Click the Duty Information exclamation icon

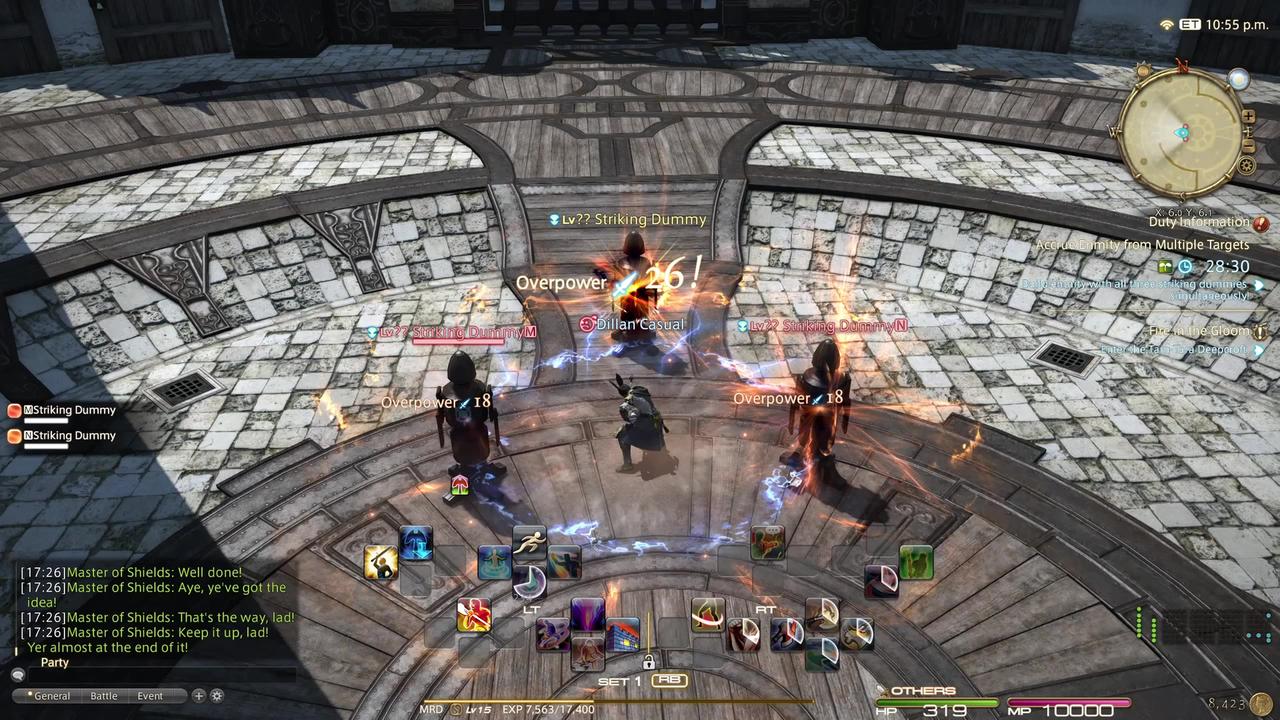pyautogui.click(x=1261, y=222)
